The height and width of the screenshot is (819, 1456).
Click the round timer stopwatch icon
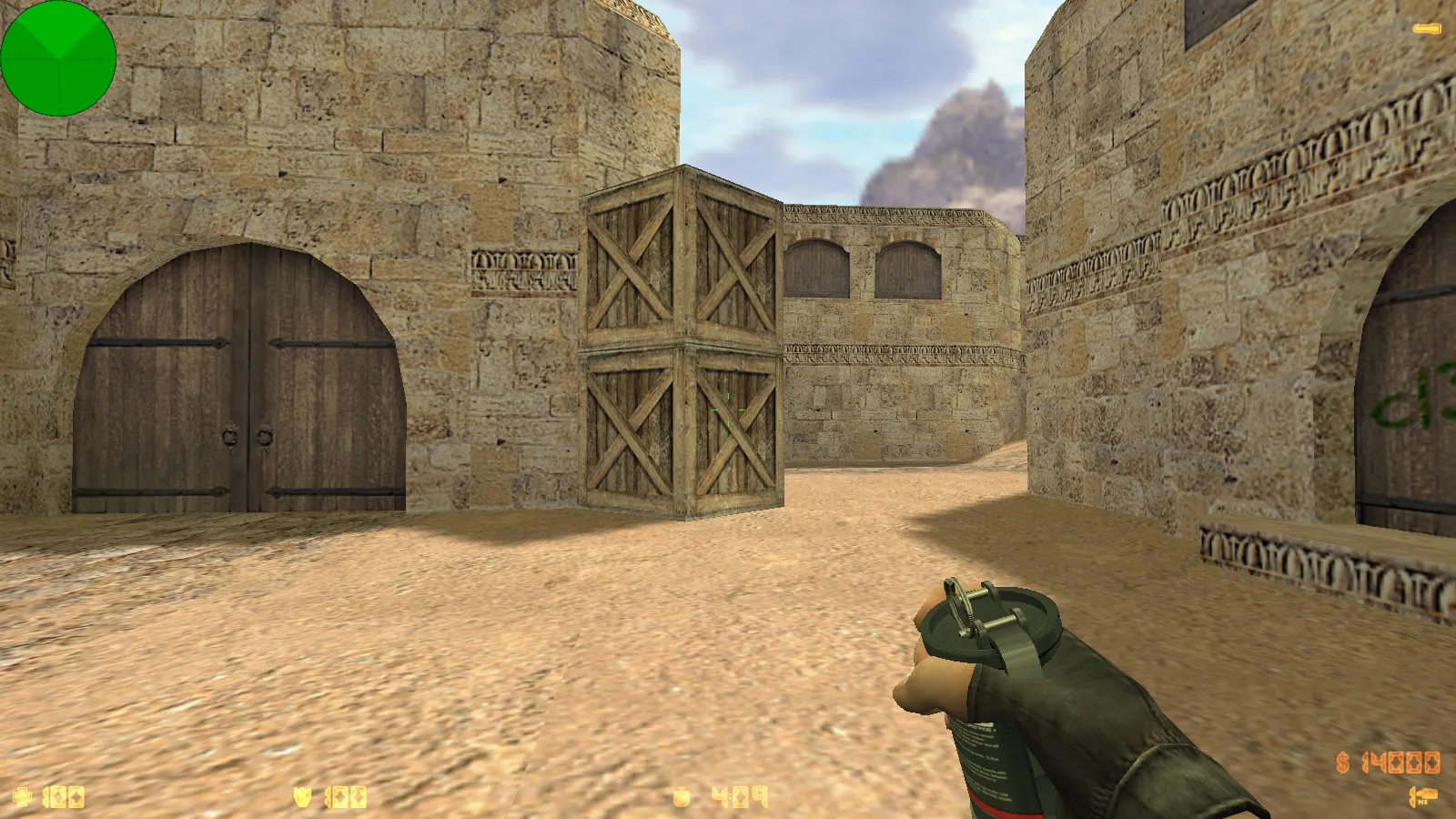pos(682,798)
